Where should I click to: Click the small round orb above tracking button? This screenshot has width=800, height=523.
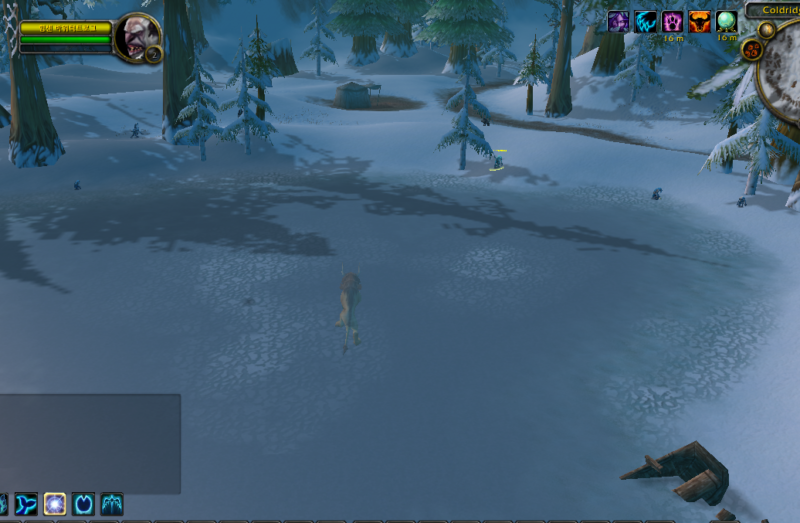point(765,29)
